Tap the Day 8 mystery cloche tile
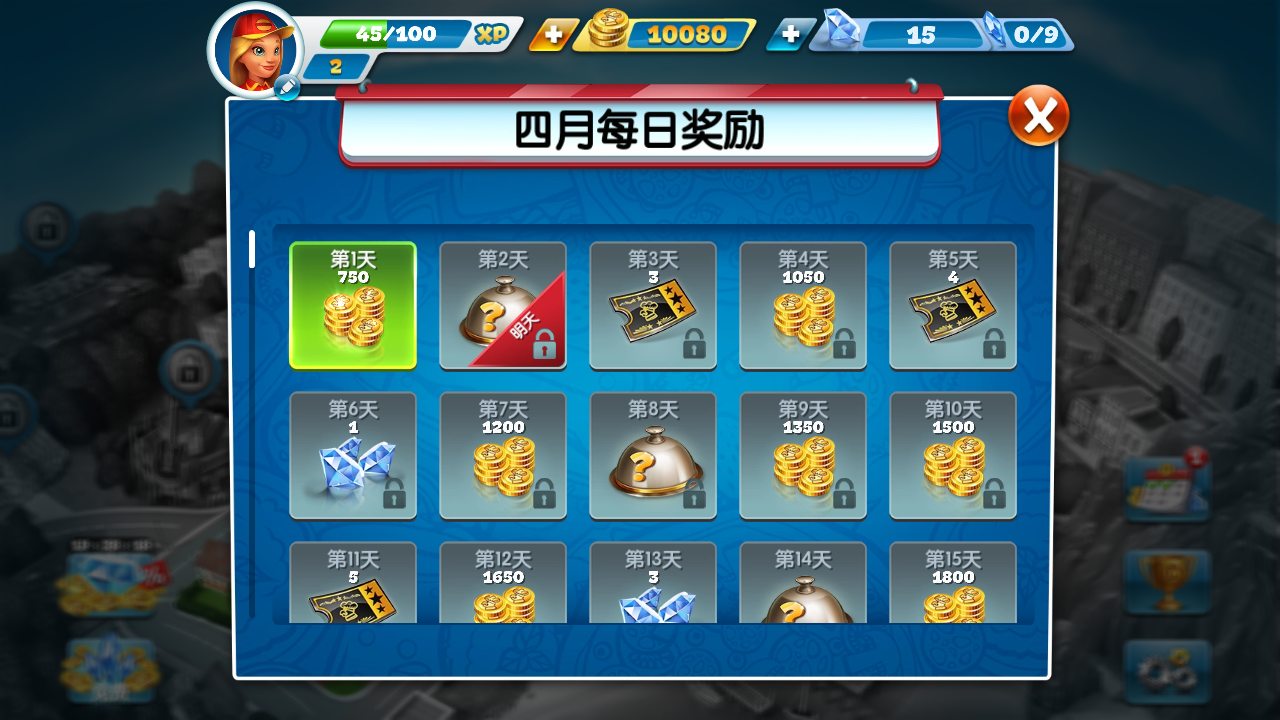 click(x=653, y=456)
